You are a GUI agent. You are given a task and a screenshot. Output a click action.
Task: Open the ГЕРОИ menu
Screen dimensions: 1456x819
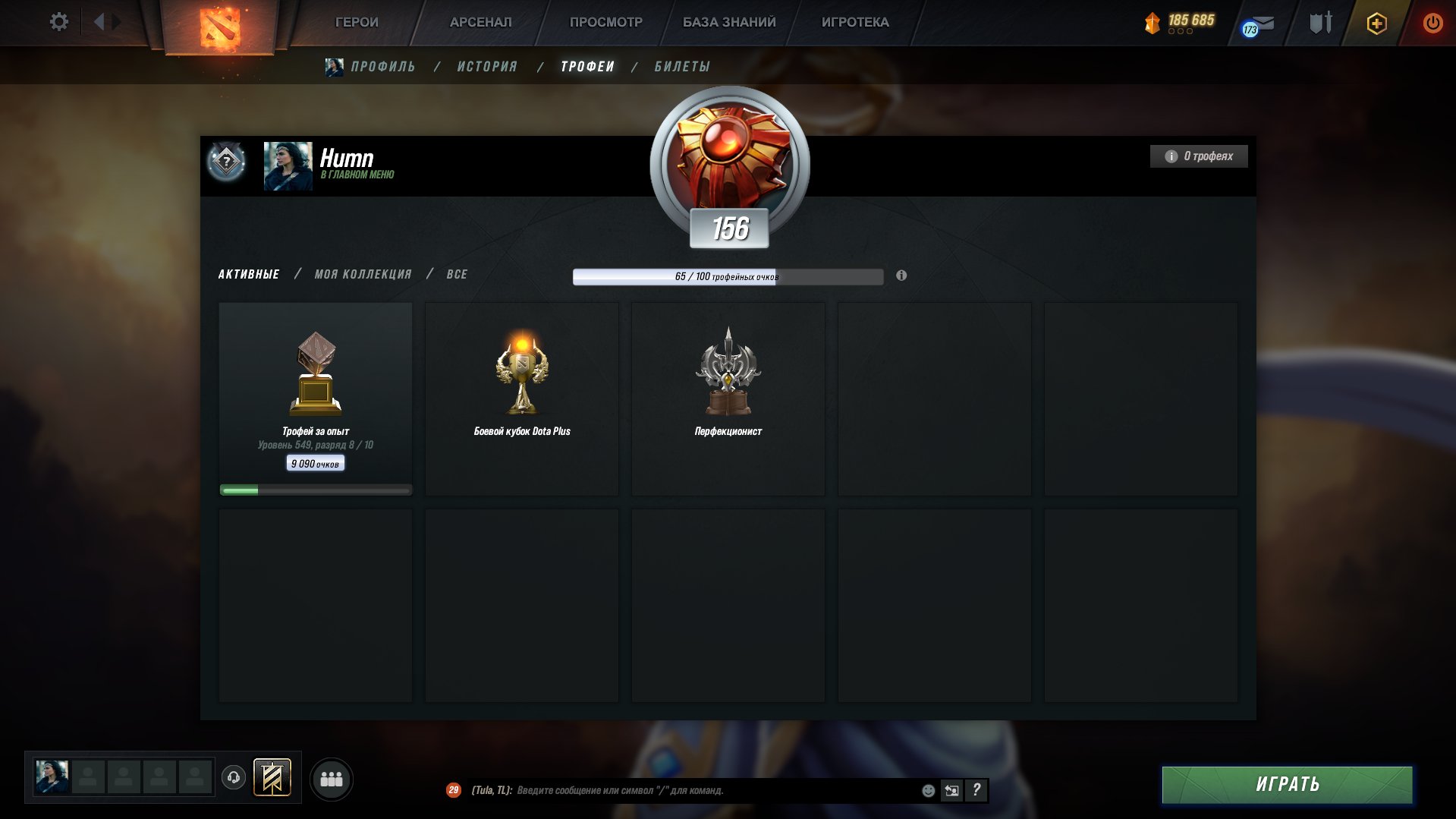coord(357,22)
